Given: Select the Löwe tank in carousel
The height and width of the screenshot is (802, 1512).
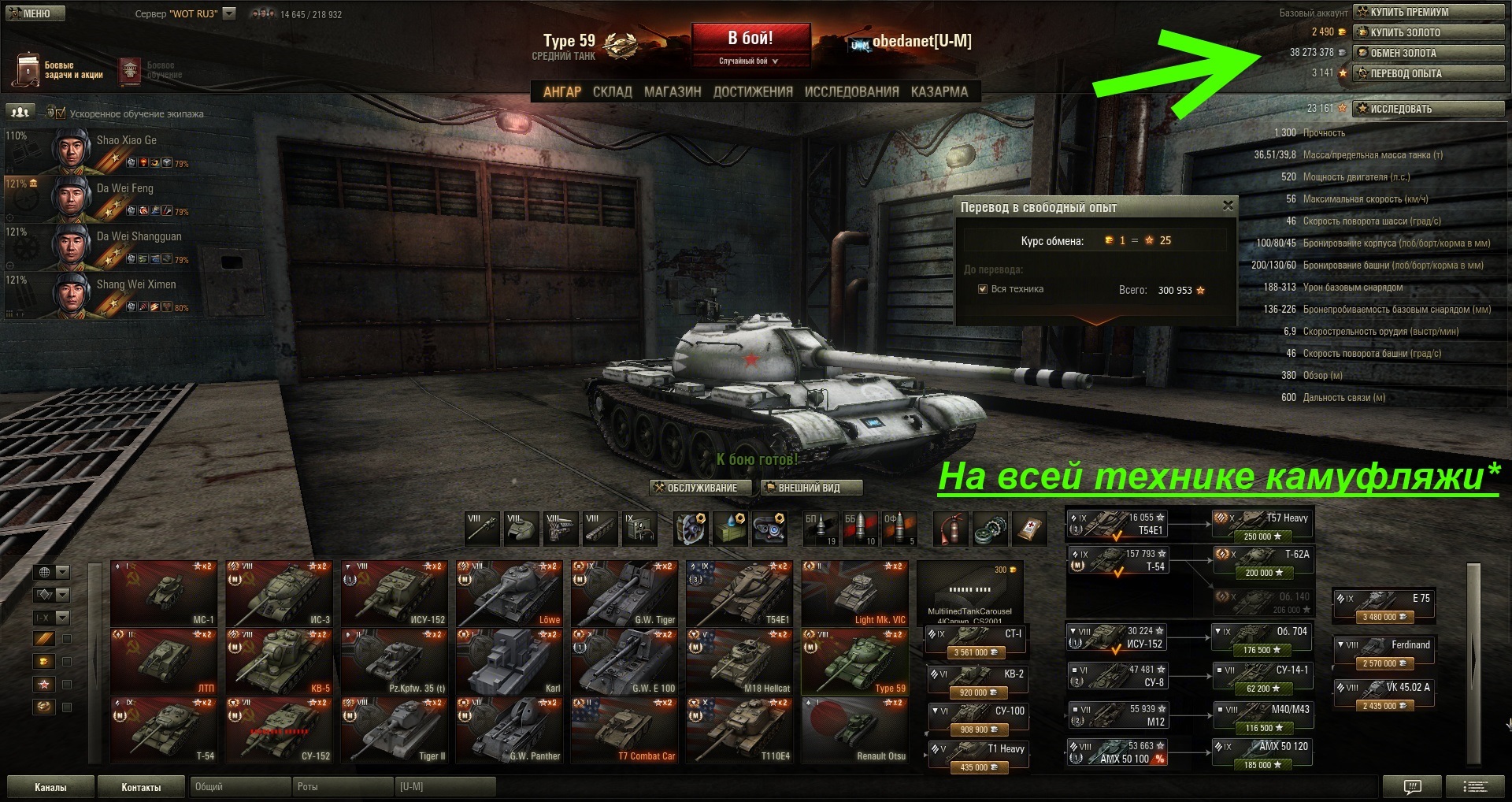Looking at the screenshot, I should click(510, 593).
